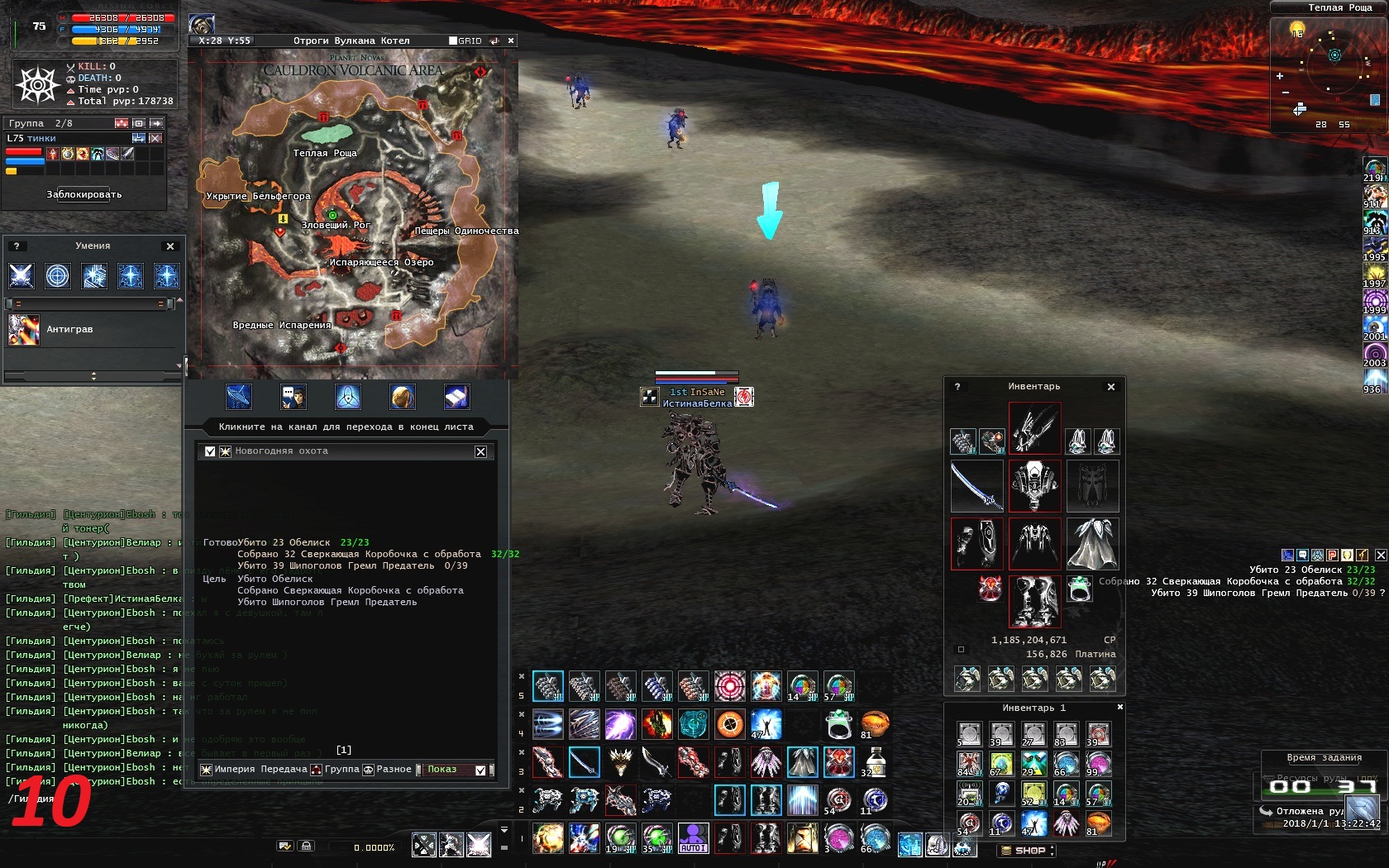Toggle the Новогодняя охота quest checkbox
This screenshot has width=1389, height=868.
tap(210, 451)
